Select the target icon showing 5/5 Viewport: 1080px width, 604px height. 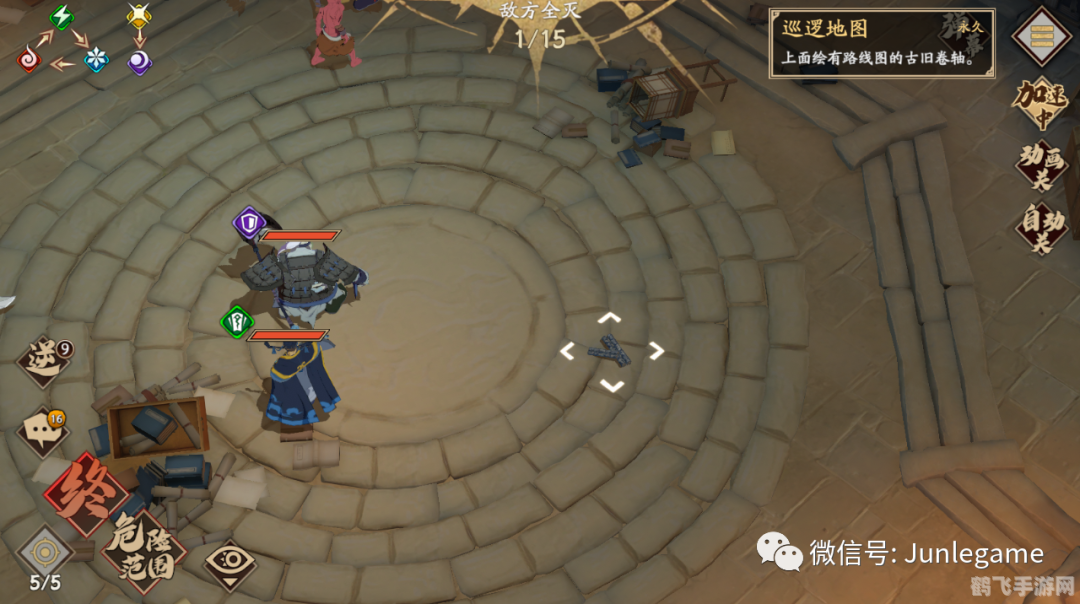tap(45, 556)
